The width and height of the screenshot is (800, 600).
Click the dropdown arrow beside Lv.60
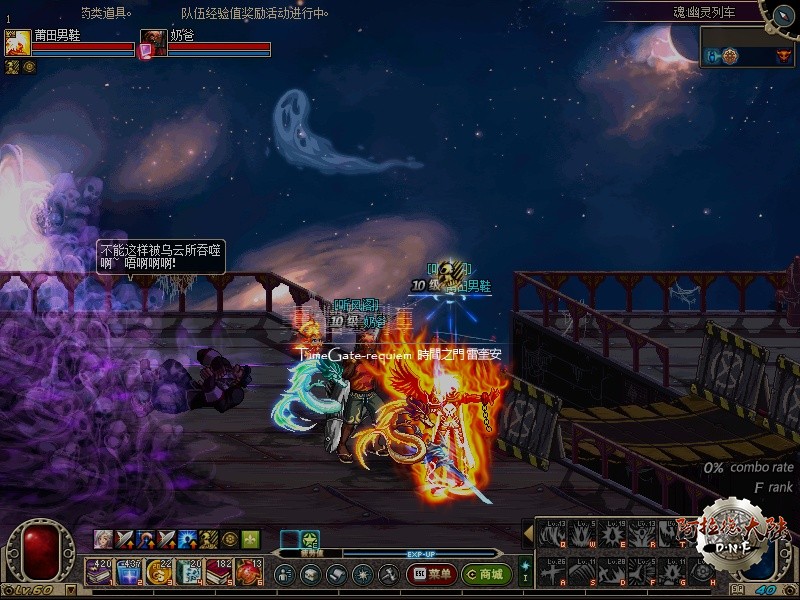(69, 591)
